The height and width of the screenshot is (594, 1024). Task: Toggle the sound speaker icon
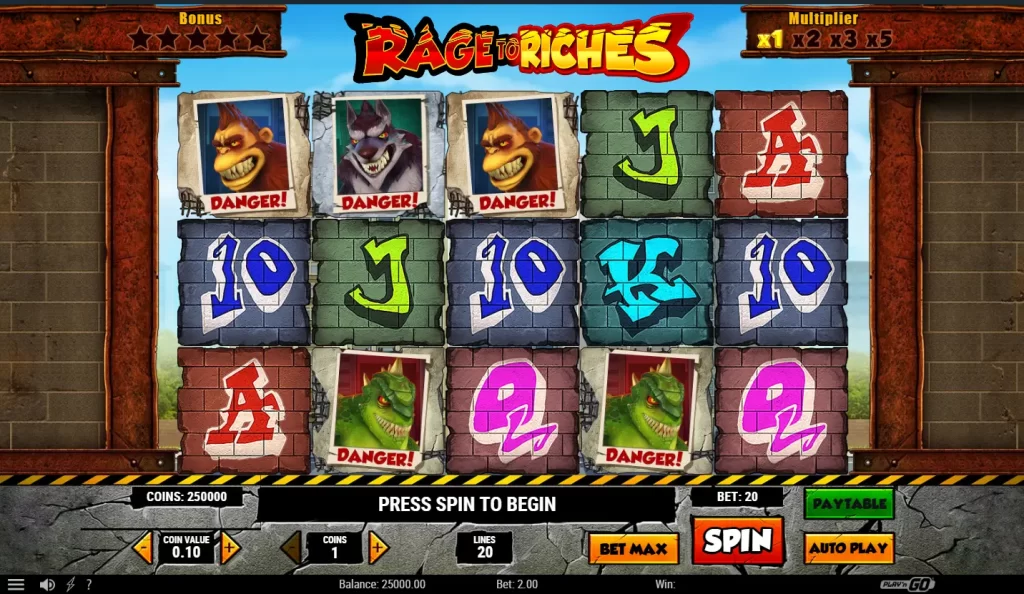(46, 584)
